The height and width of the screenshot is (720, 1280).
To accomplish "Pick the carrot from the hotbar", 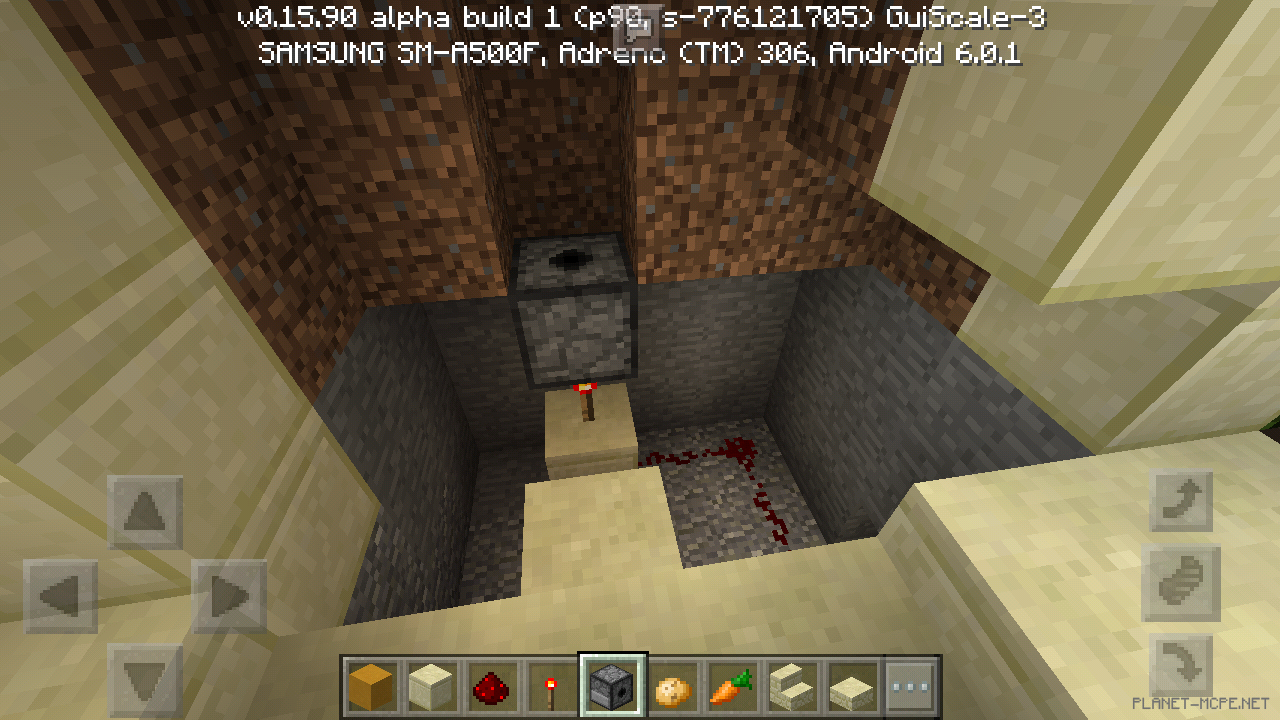I will tap(731, 686).
